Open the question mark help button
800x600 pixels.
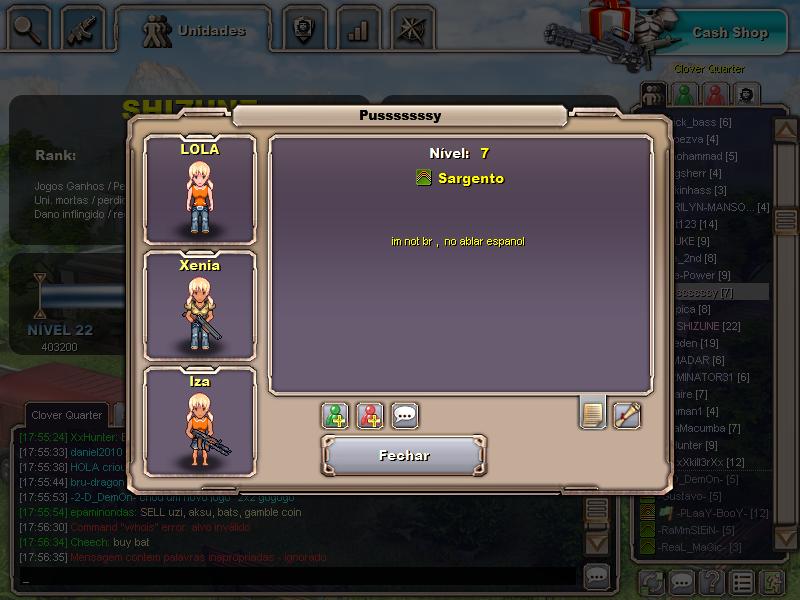711,581
